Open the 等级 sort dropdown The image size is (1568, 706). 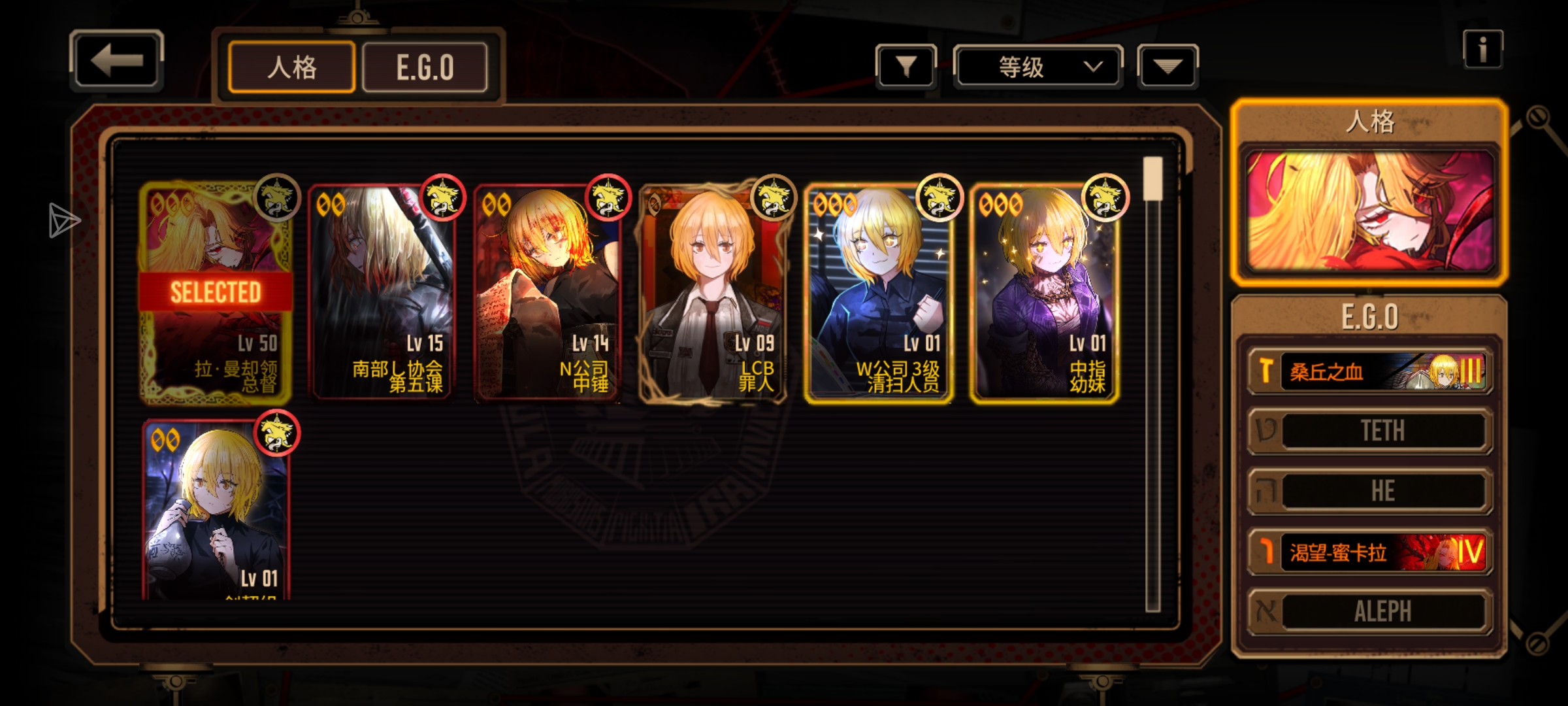(x=1037, y=67)
